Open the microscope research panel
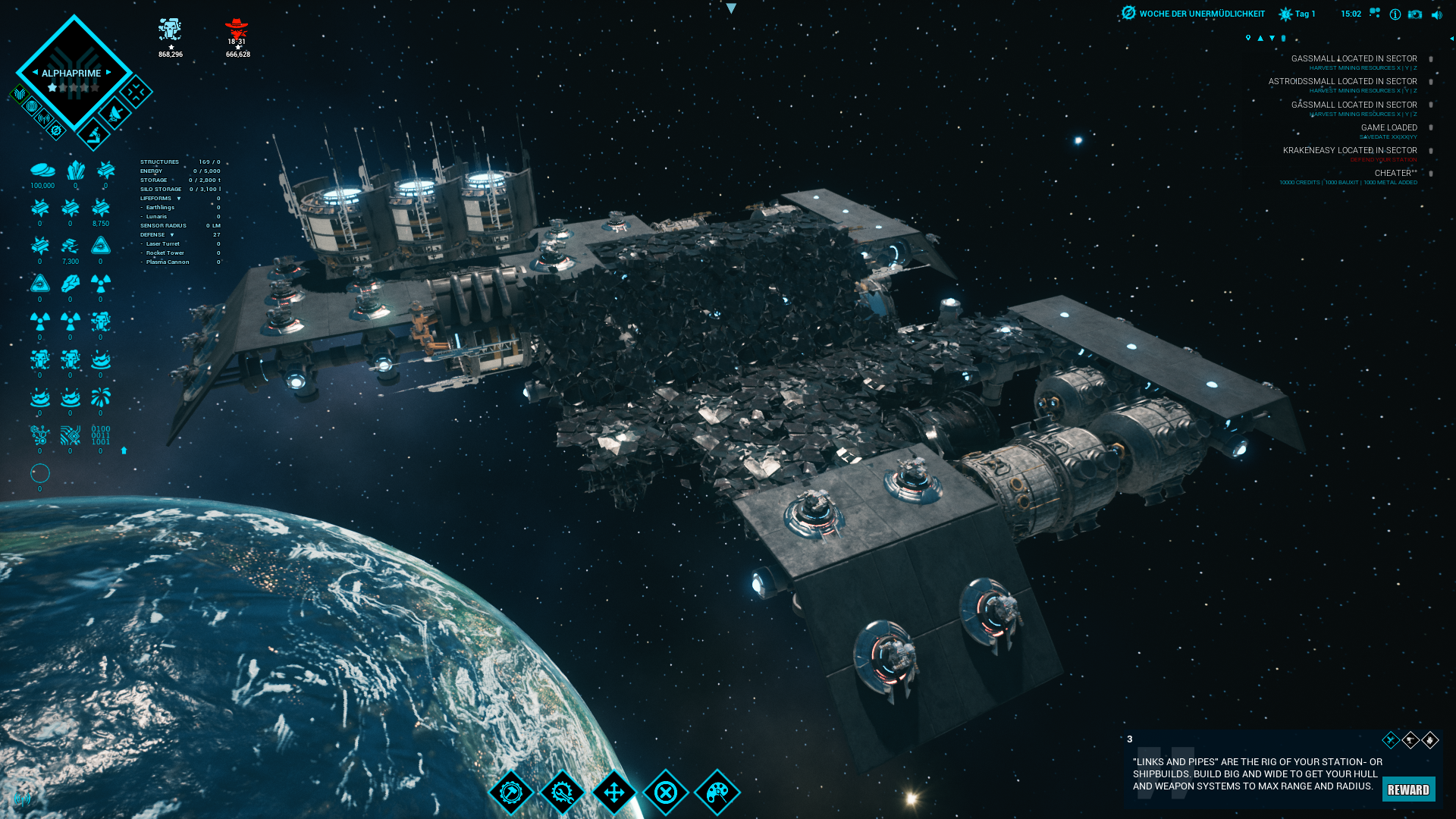 point(94,135)
